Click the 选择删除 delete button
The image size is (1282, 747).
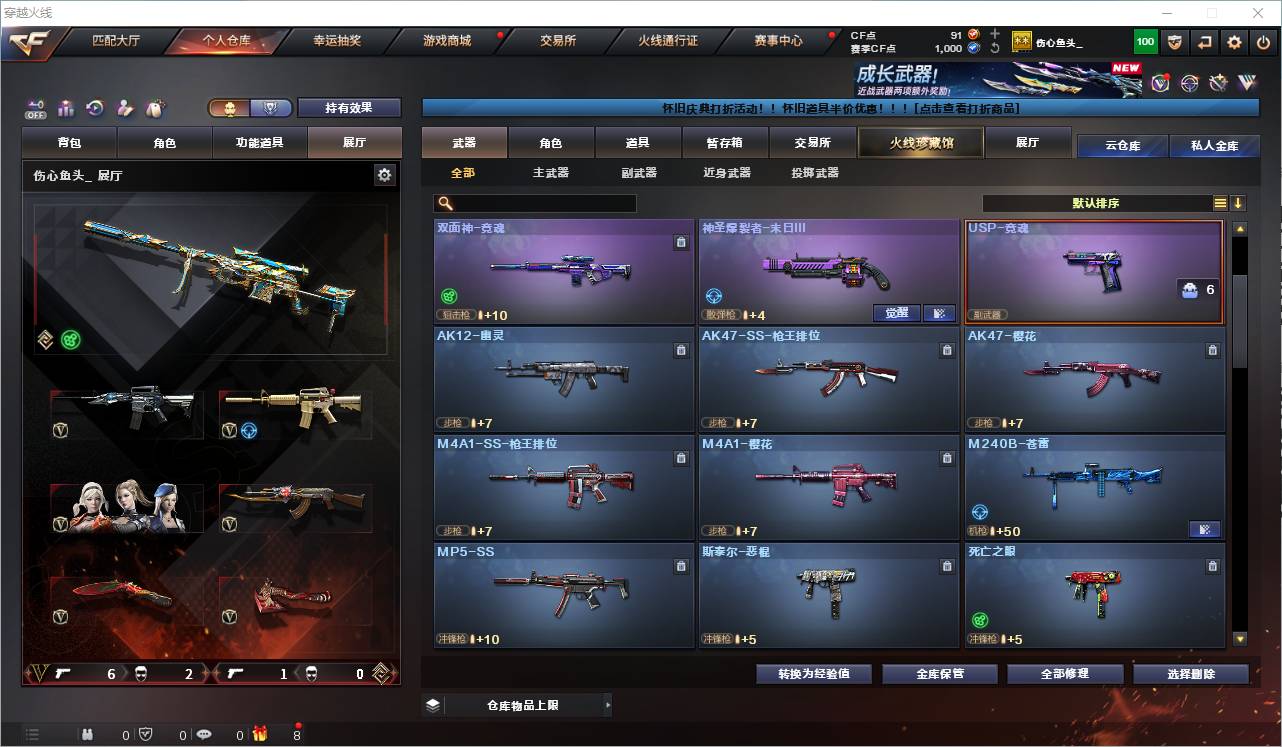coord(1190,674)
